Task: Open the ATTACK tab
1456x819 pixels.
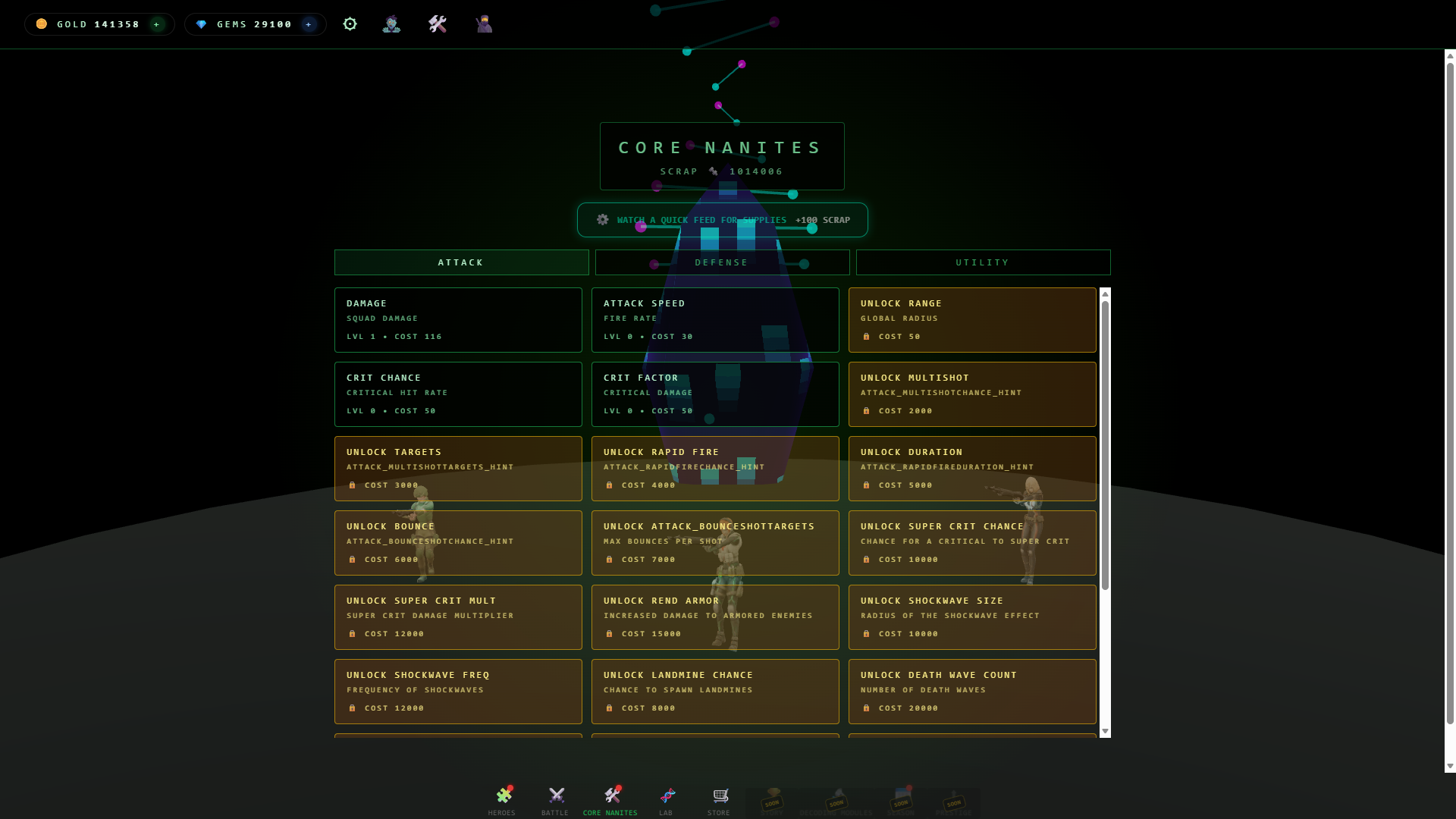Action: tap(460, 262)
